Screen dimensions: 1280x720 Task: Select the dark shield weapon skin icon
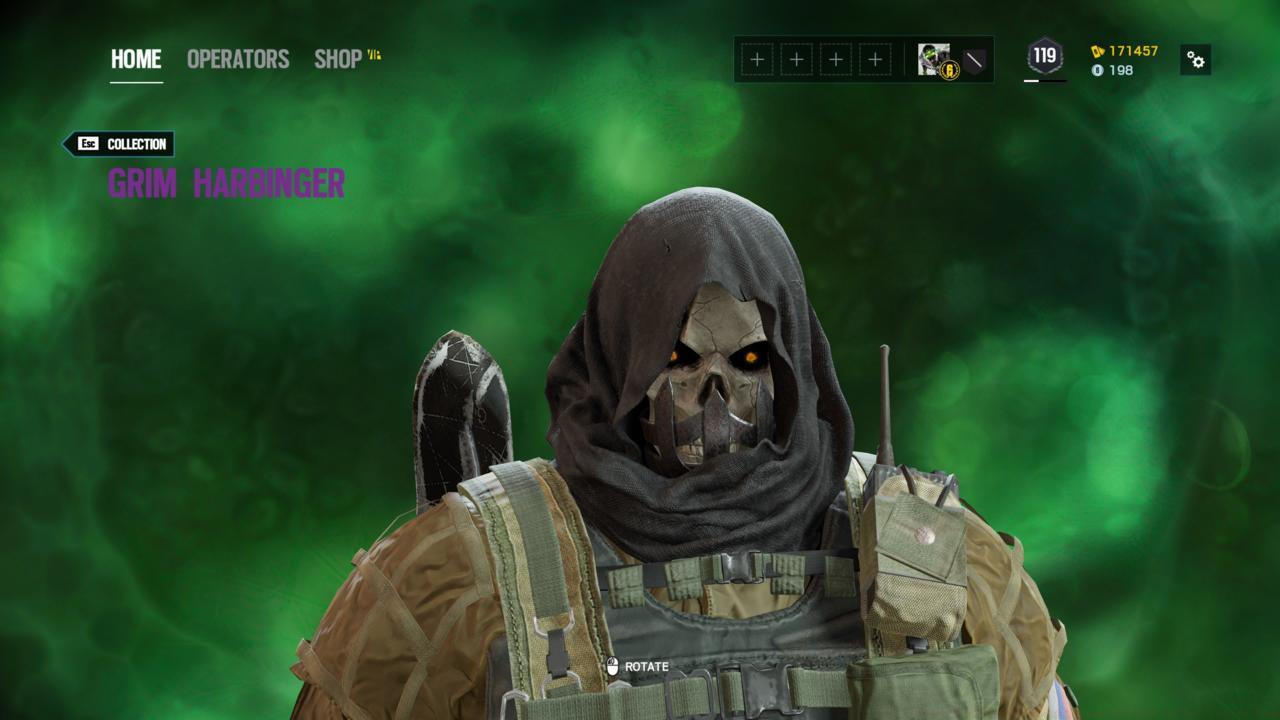972,60
